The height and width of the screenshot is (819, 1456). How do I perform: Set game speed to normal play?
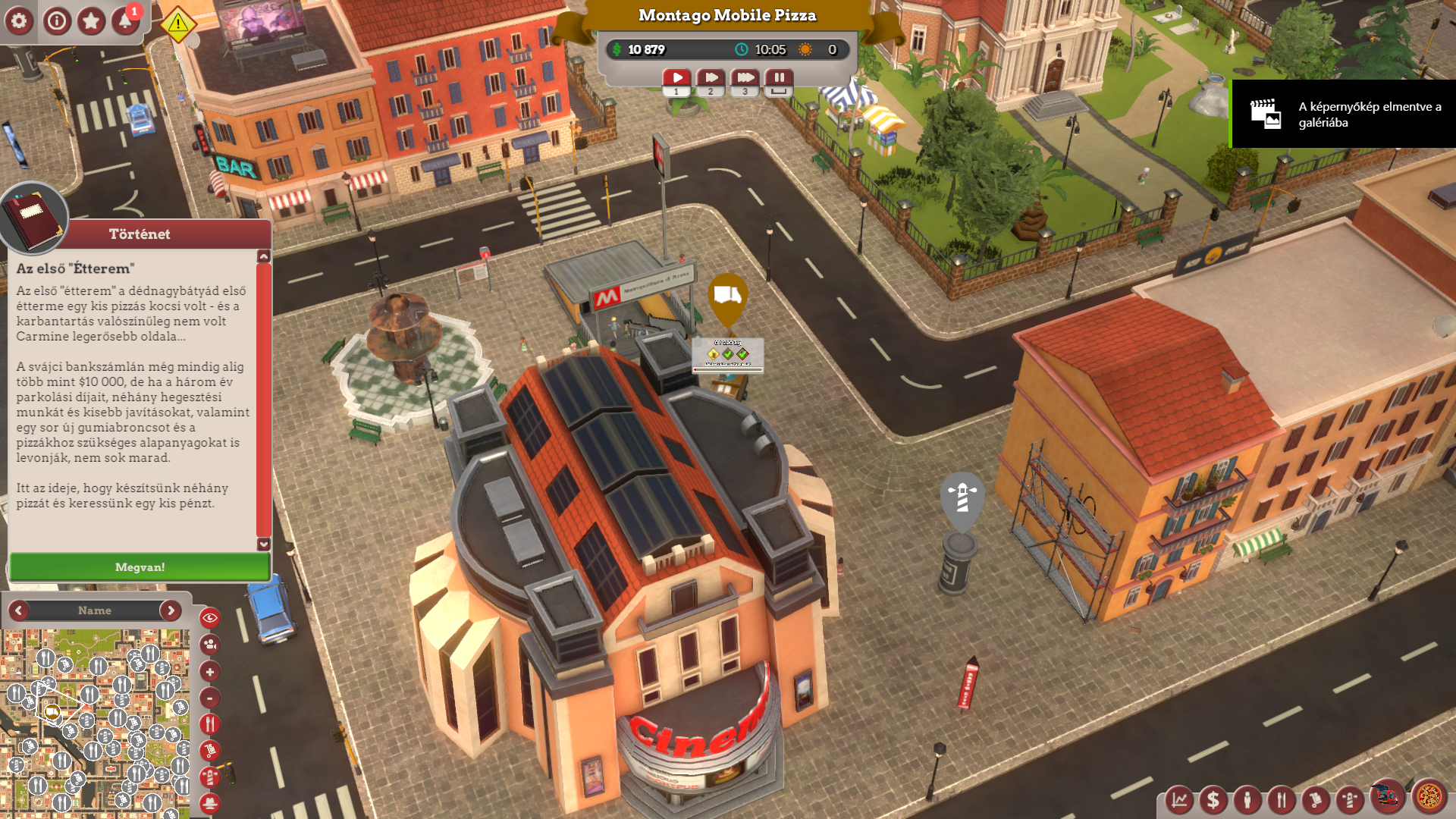676,77
